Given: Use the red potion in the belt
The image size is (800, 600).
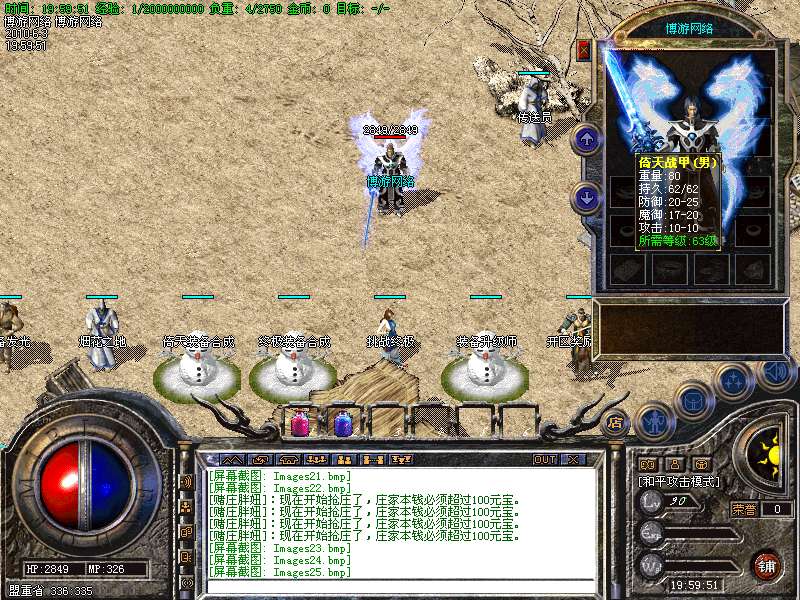Looking at the screenshot, I should 300,423.
